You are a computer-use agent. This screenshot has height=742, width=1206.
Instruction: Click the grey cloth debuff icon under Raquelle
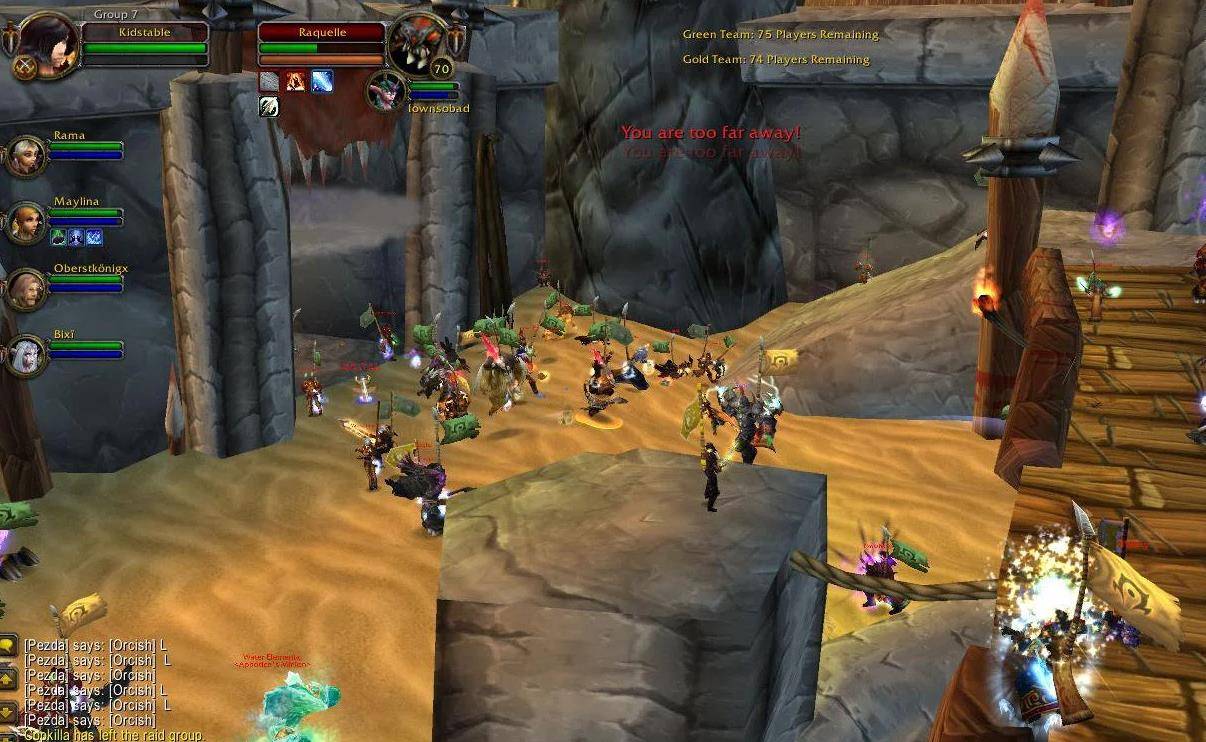pos(269,82)
